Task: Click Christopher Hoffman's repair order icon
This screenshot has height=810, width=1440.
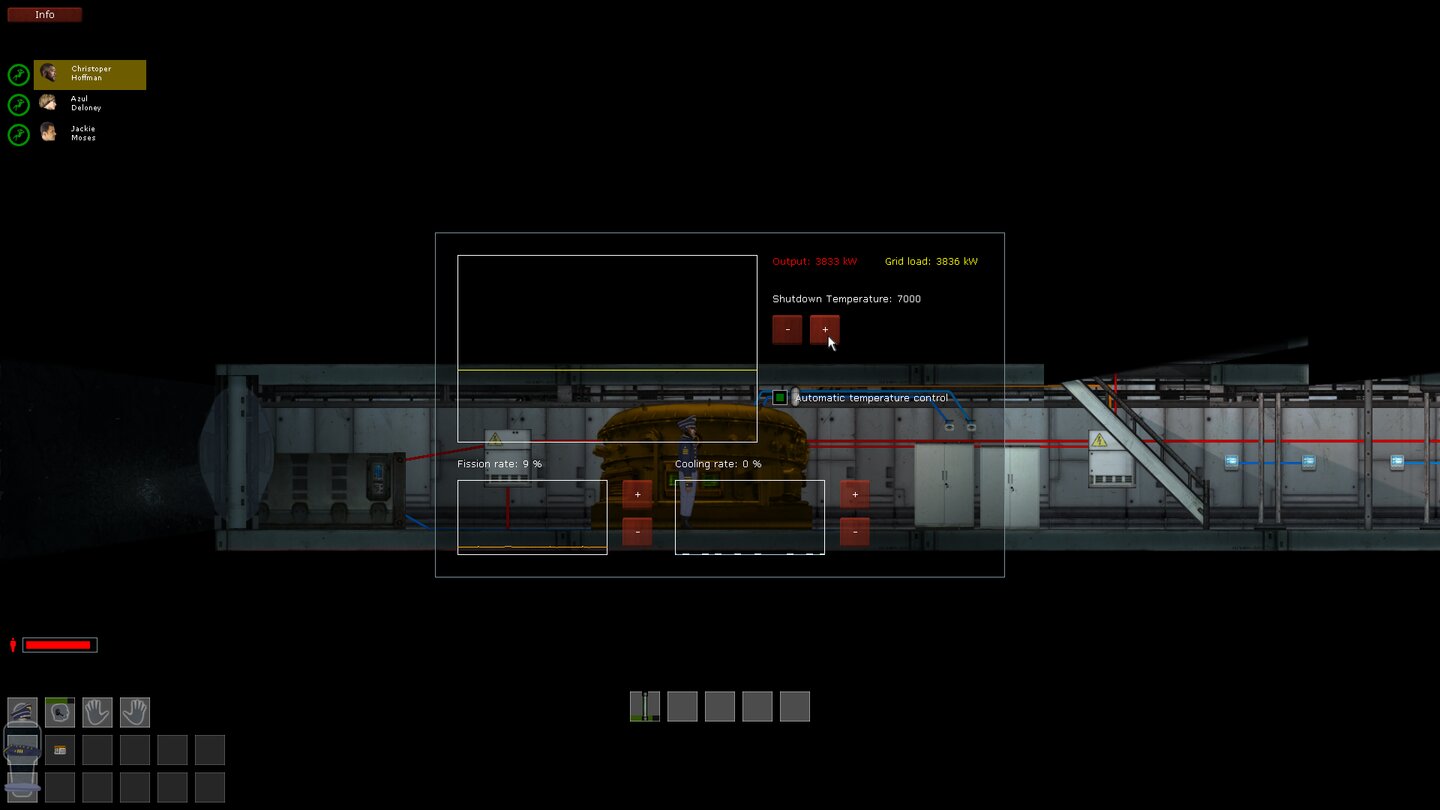Action: (x=18, y=74)
